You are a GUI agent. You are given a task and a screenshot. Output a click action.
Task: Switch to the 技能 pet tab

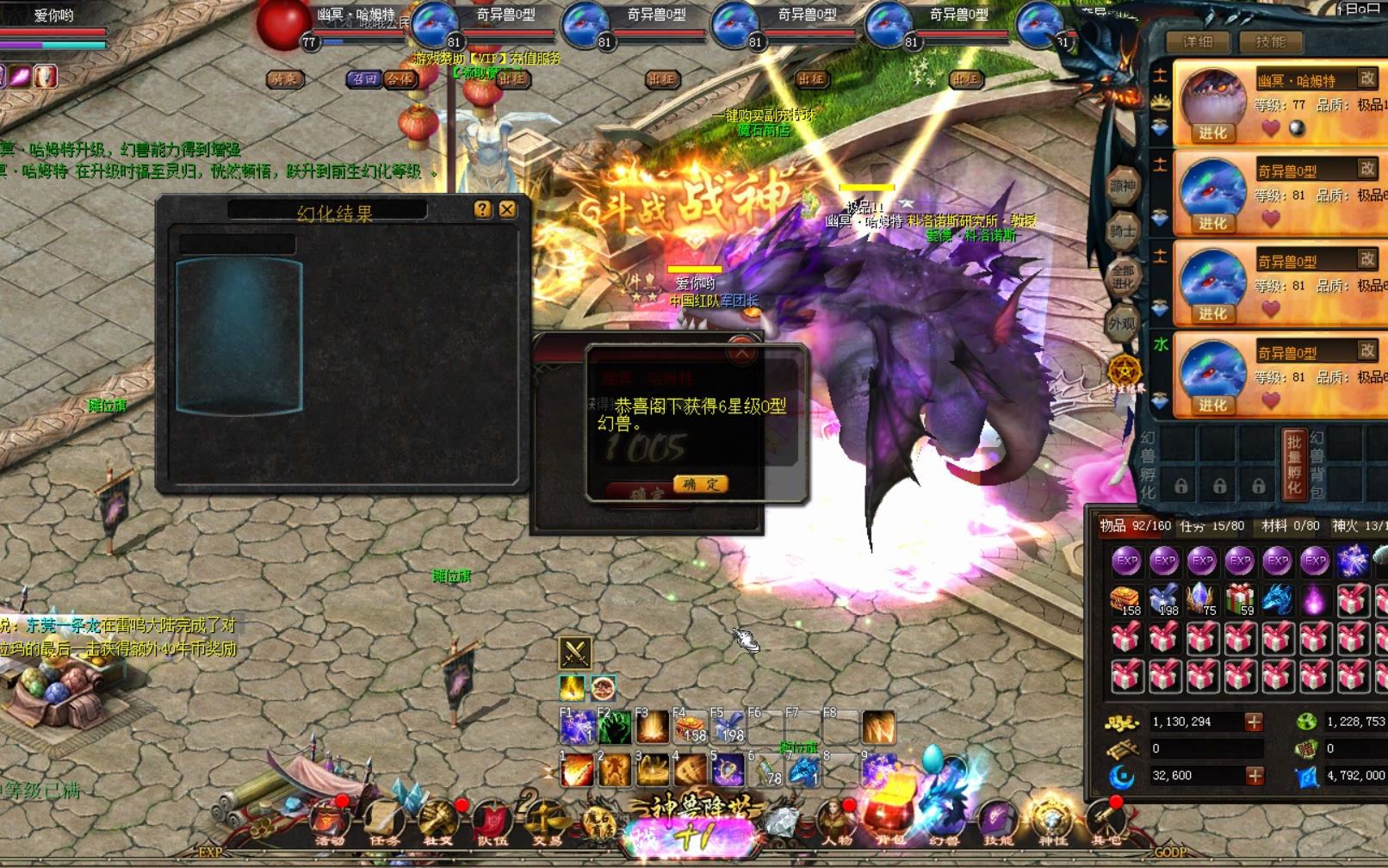(1270, 41)
